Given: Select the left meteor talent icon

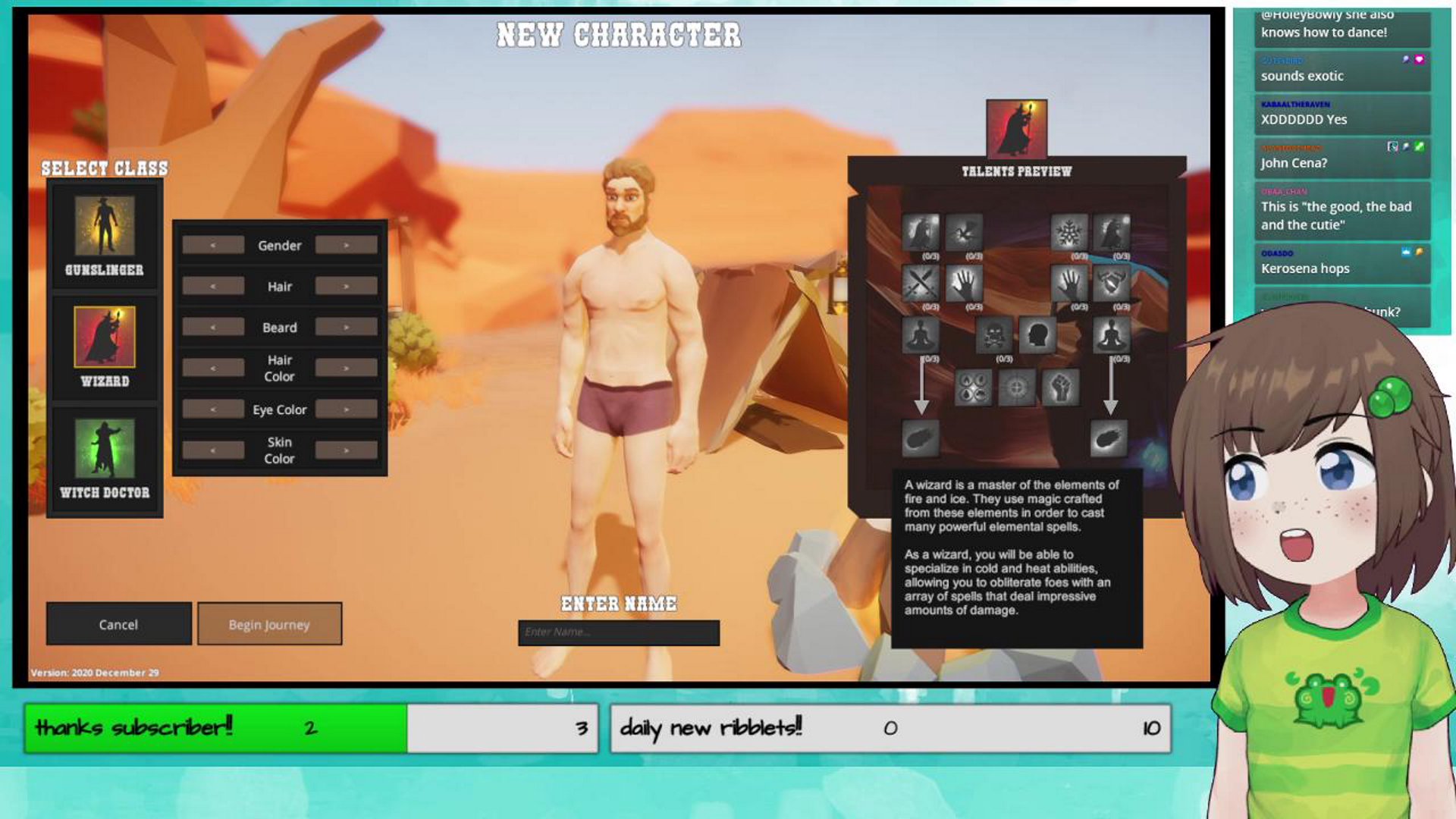Looking at the screenshot, I should point(921,438).
